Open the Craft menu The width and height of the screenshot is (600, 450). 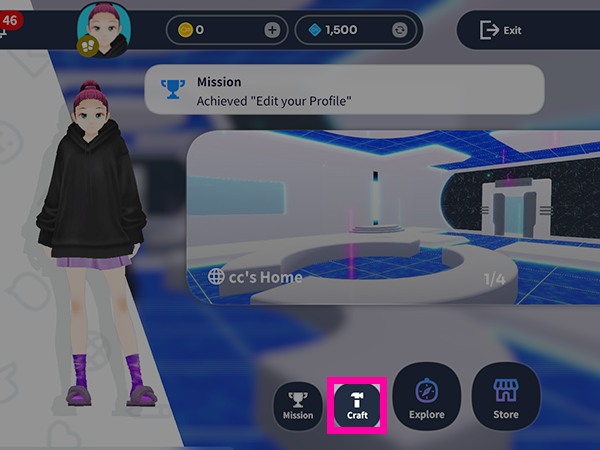point(357,404)
